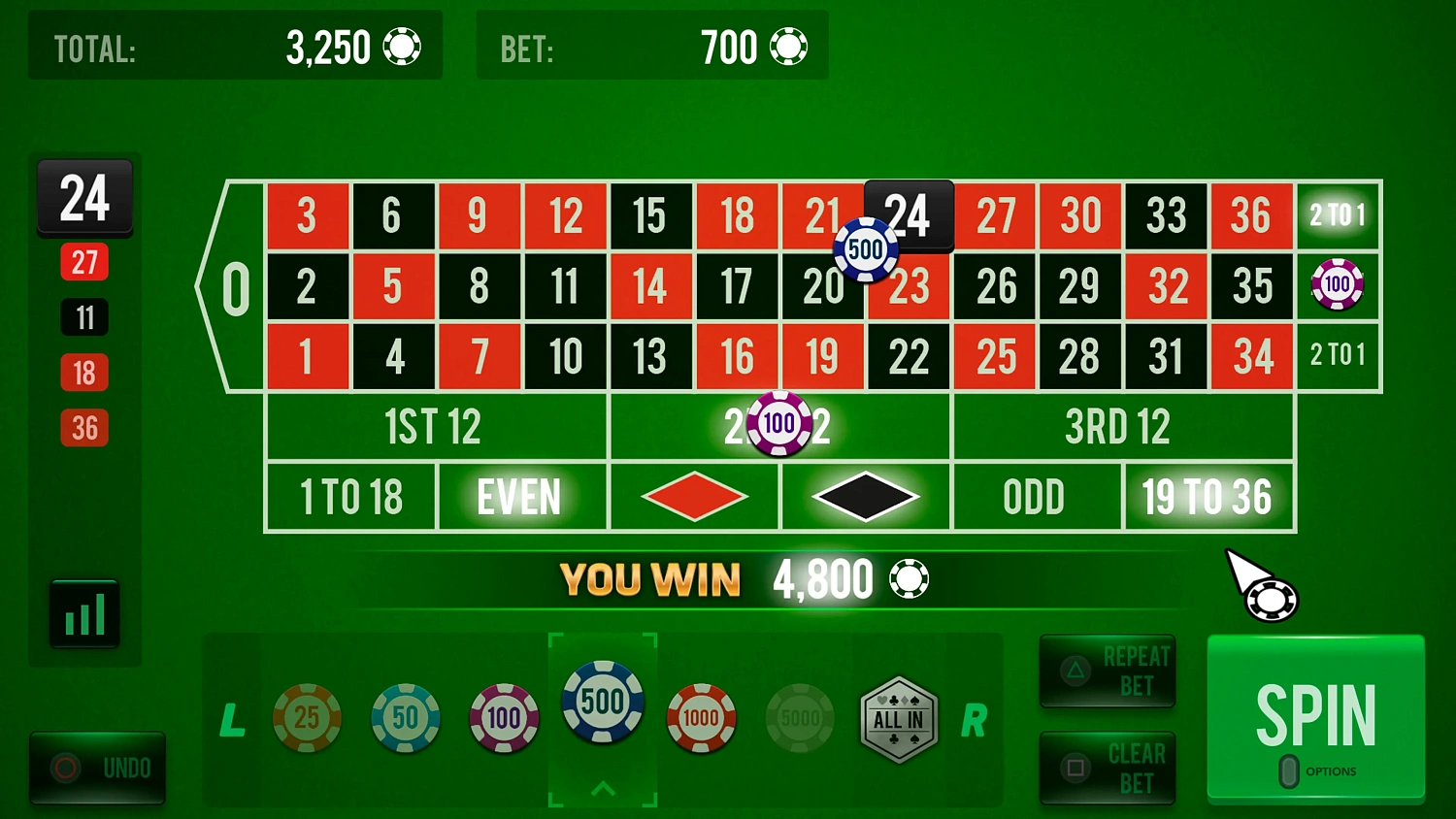Expand the chip selector upward chevron
The height and width of the screenshot is (819, 1456).
603,788
